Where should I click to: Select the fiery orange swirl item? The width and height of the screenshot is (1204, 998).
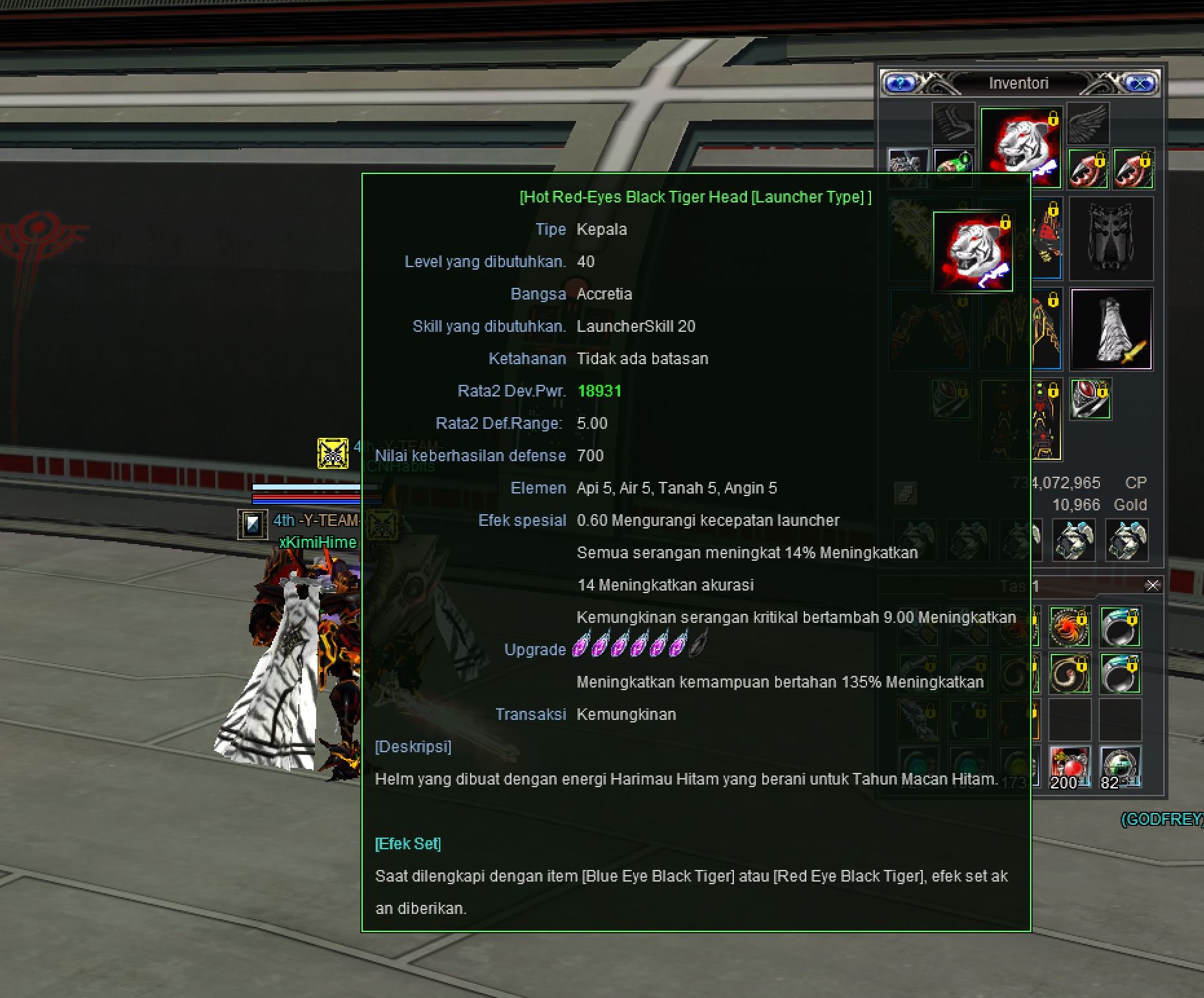click(1070, 627)
